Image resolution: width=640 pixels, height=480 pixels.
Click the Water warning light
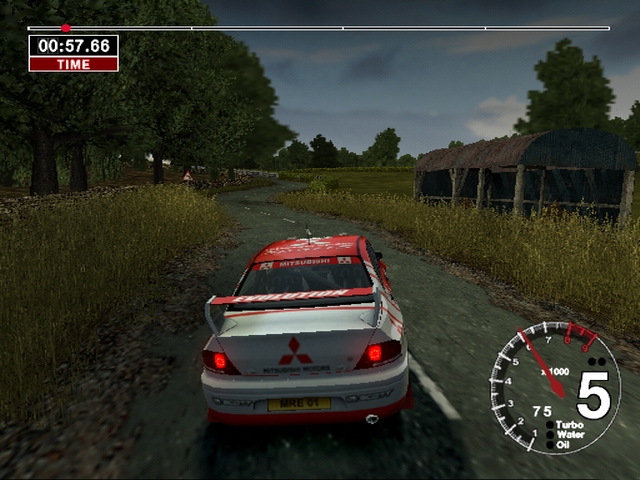coord(550,433)
